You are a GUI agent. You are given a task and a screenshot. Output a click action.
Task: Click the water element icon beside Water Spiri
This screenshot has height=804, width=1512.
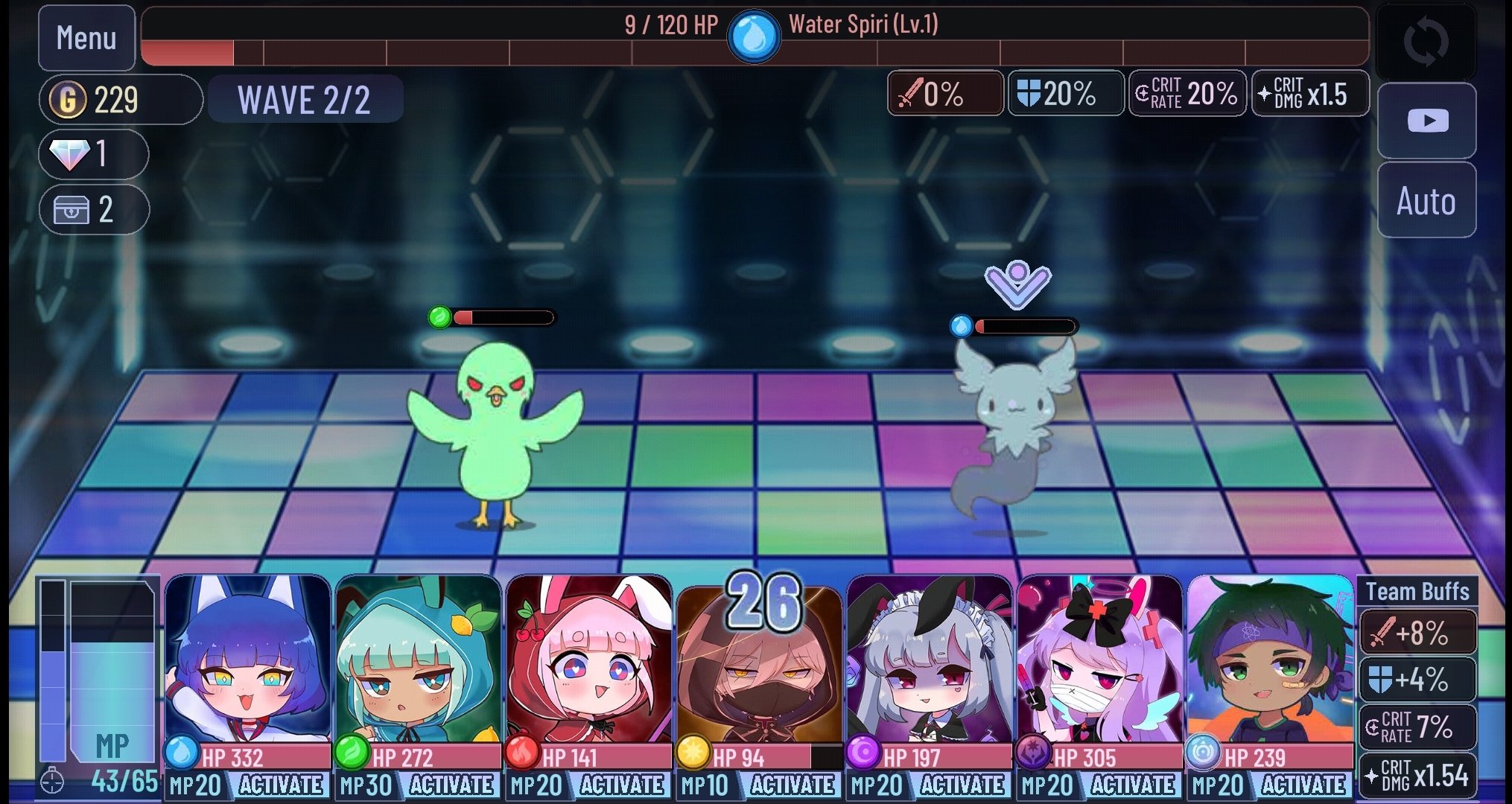tap(755, 33)
